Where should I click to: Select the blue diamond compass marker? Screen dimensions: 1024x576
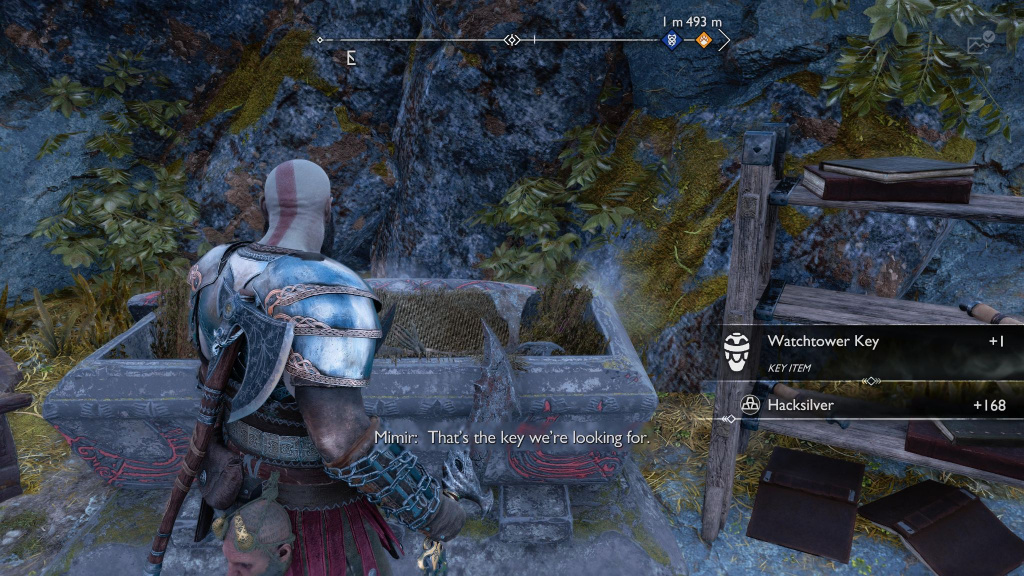coord(671,41)
